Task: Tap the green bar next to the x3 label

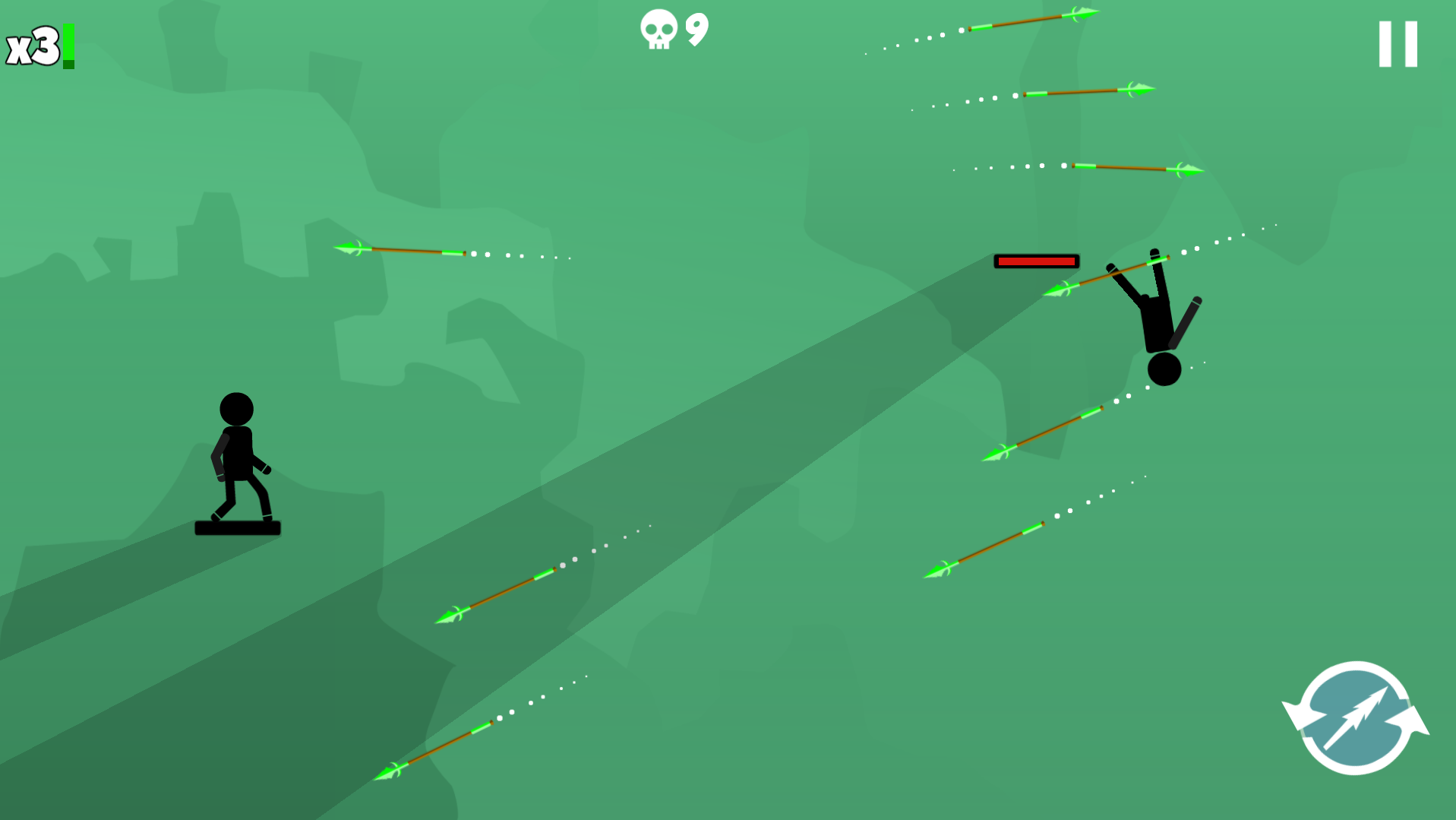Action: [x=67, y=47]
